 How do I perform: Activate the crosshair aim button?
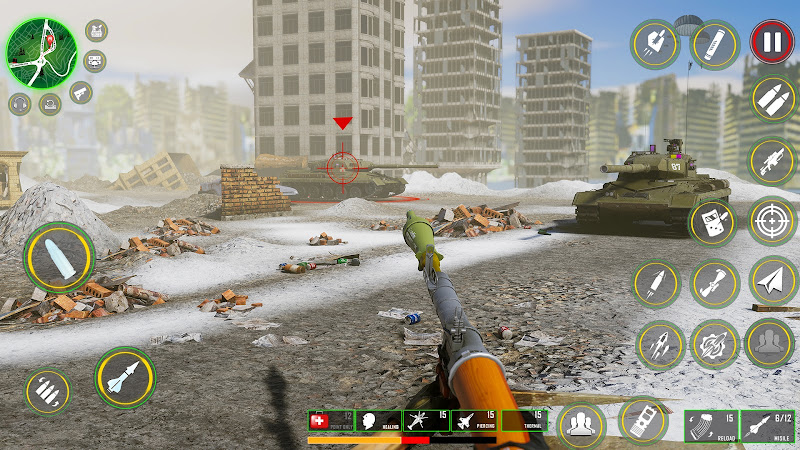point(771,222)
